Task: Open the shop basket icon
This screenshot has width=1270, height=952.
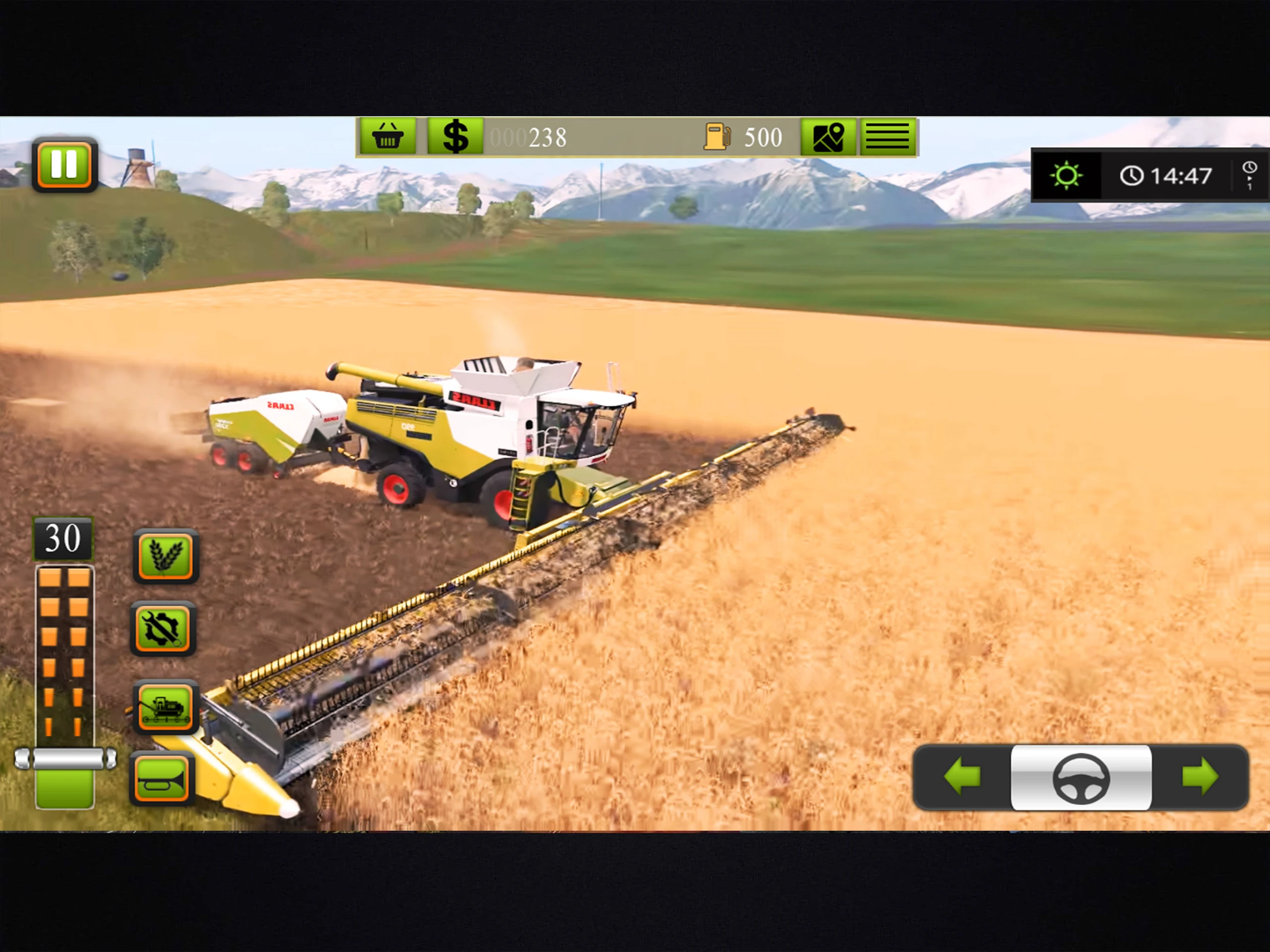Action: tap(388, 136)
